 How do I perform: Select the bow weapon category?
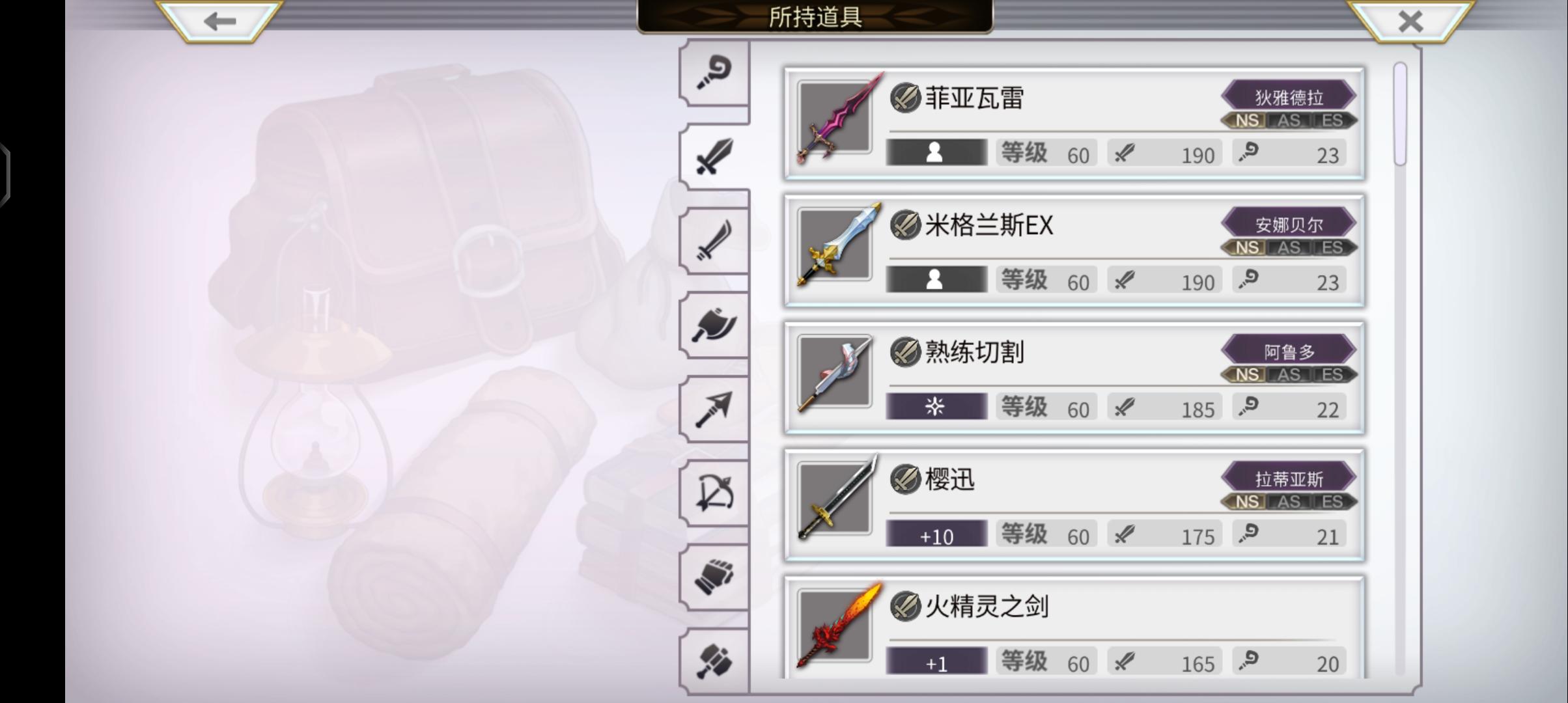(x=714, y=495)
